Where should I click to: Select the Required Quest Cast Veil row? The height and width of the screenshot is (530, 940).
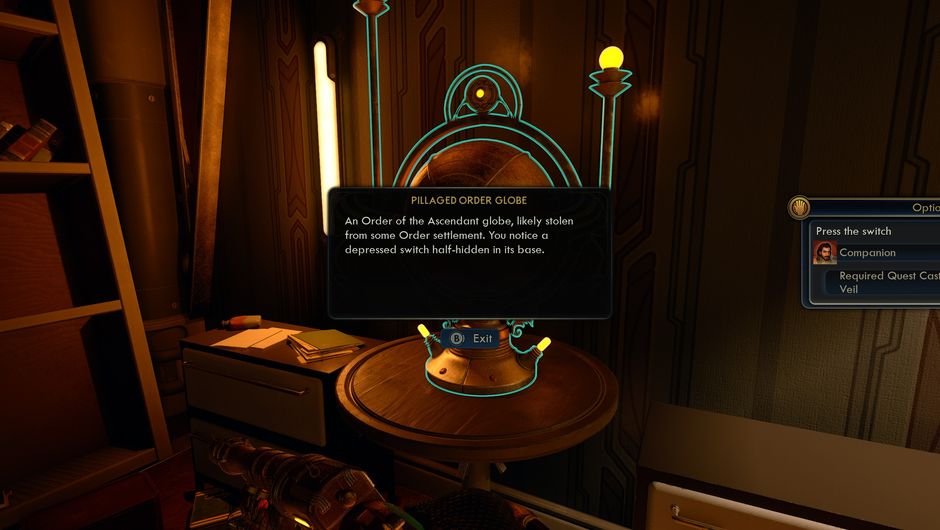[x=888, y=282]
